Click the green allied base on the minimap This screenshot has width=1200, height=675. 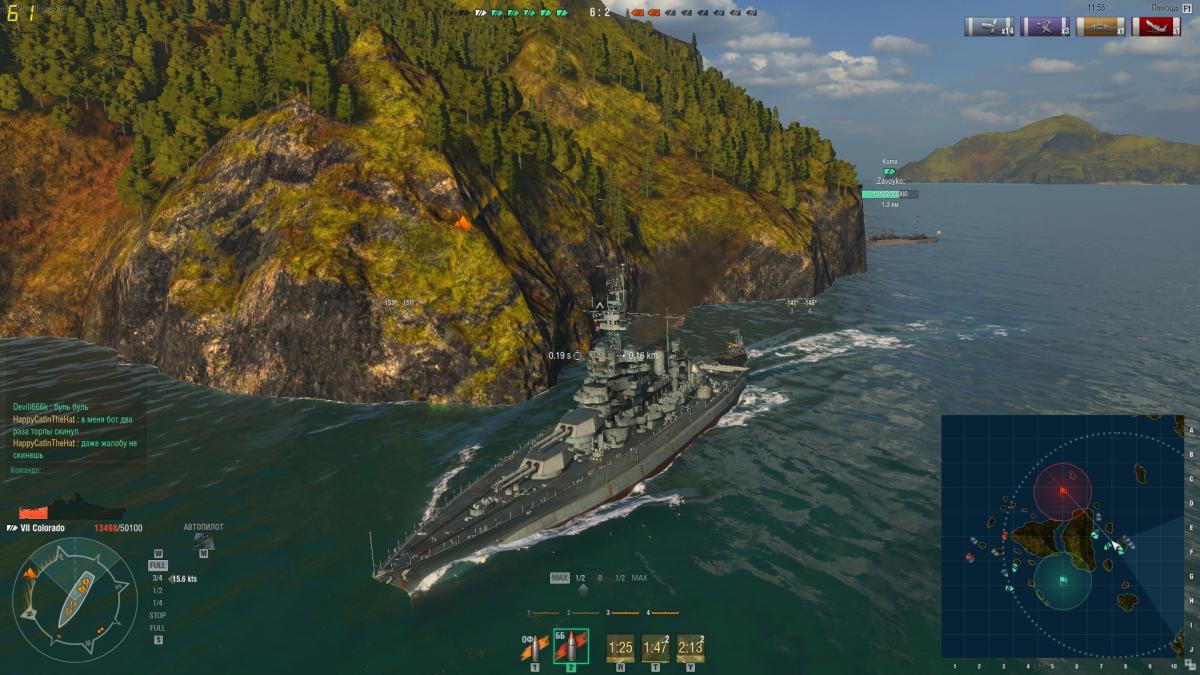pyautogui.click(x=1062, y=581)
